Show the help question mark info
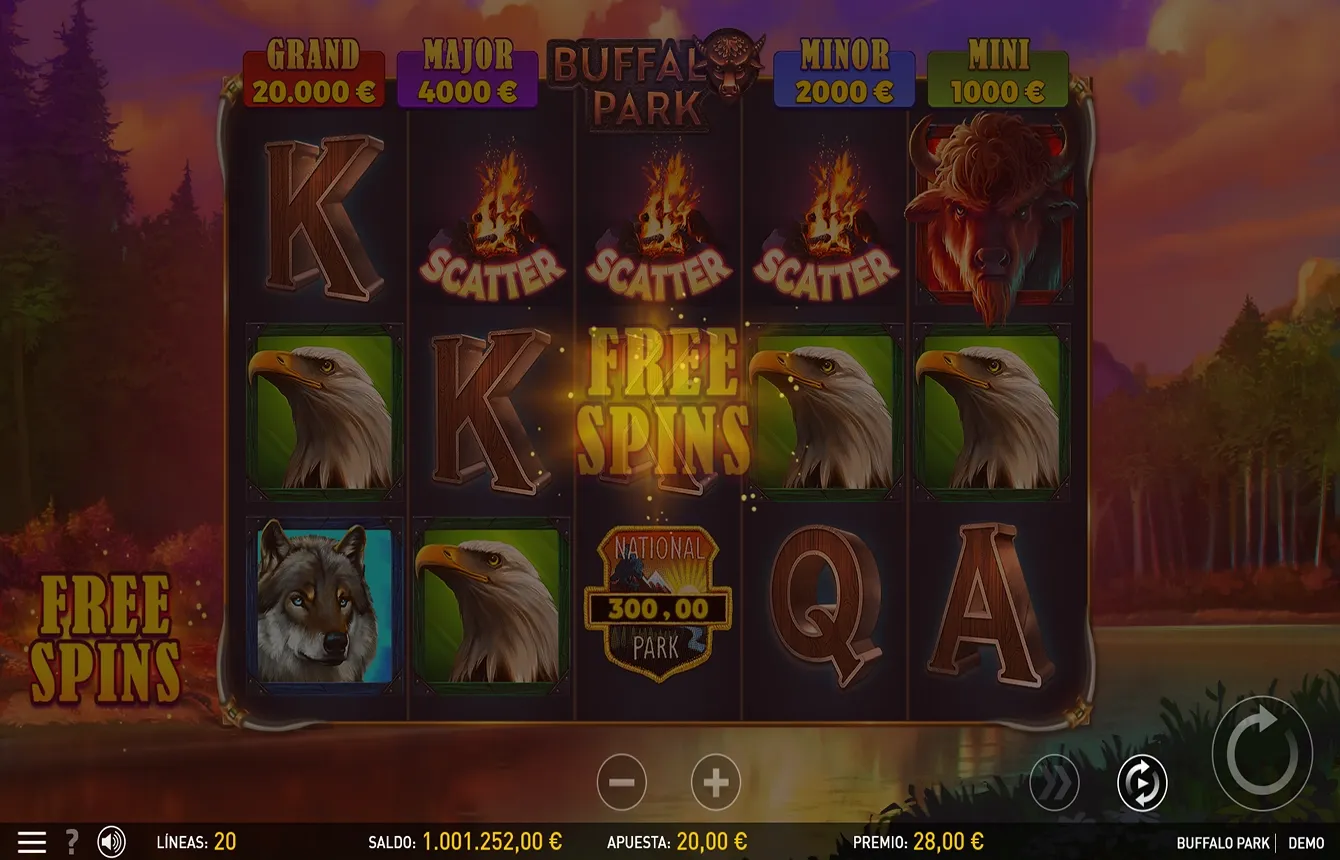Screen dimensions: 1340x860 (x=72, y=842)
